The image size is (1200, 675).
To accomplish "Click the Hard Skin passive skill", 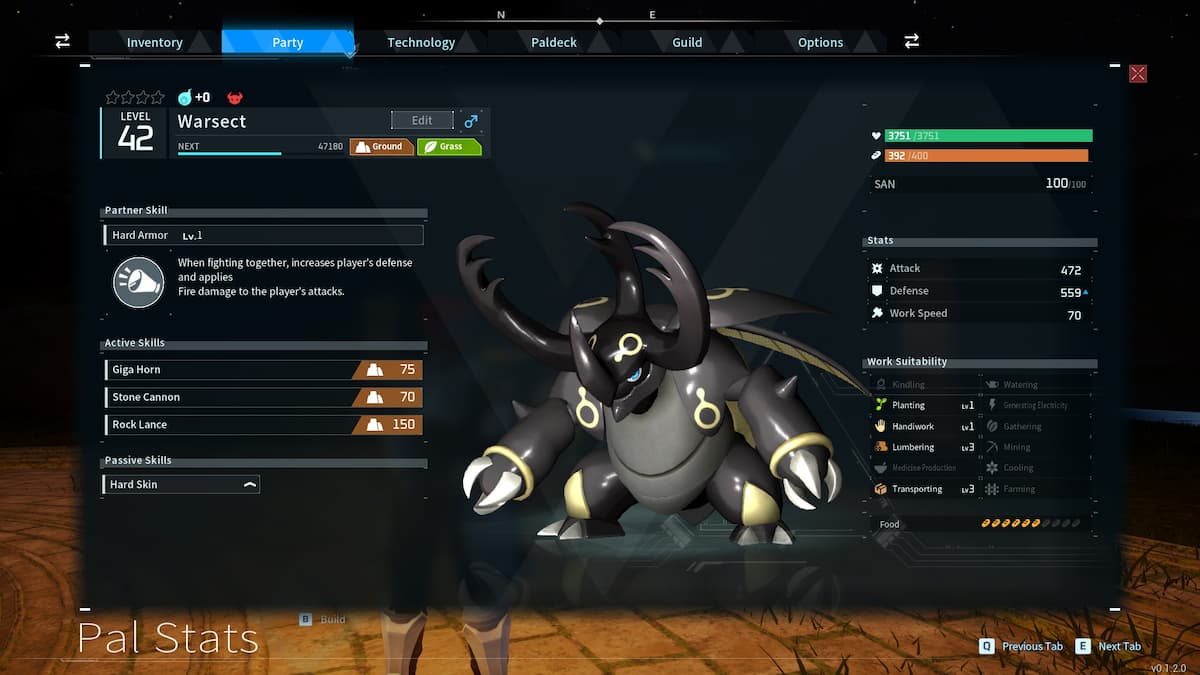I will (x=181, y=485).
